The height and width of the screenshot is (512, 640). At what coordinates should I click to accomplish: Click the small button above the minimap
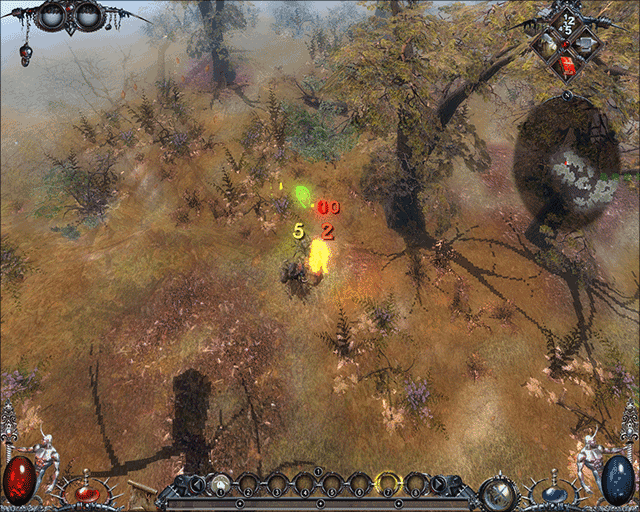[x=568, y=95]
